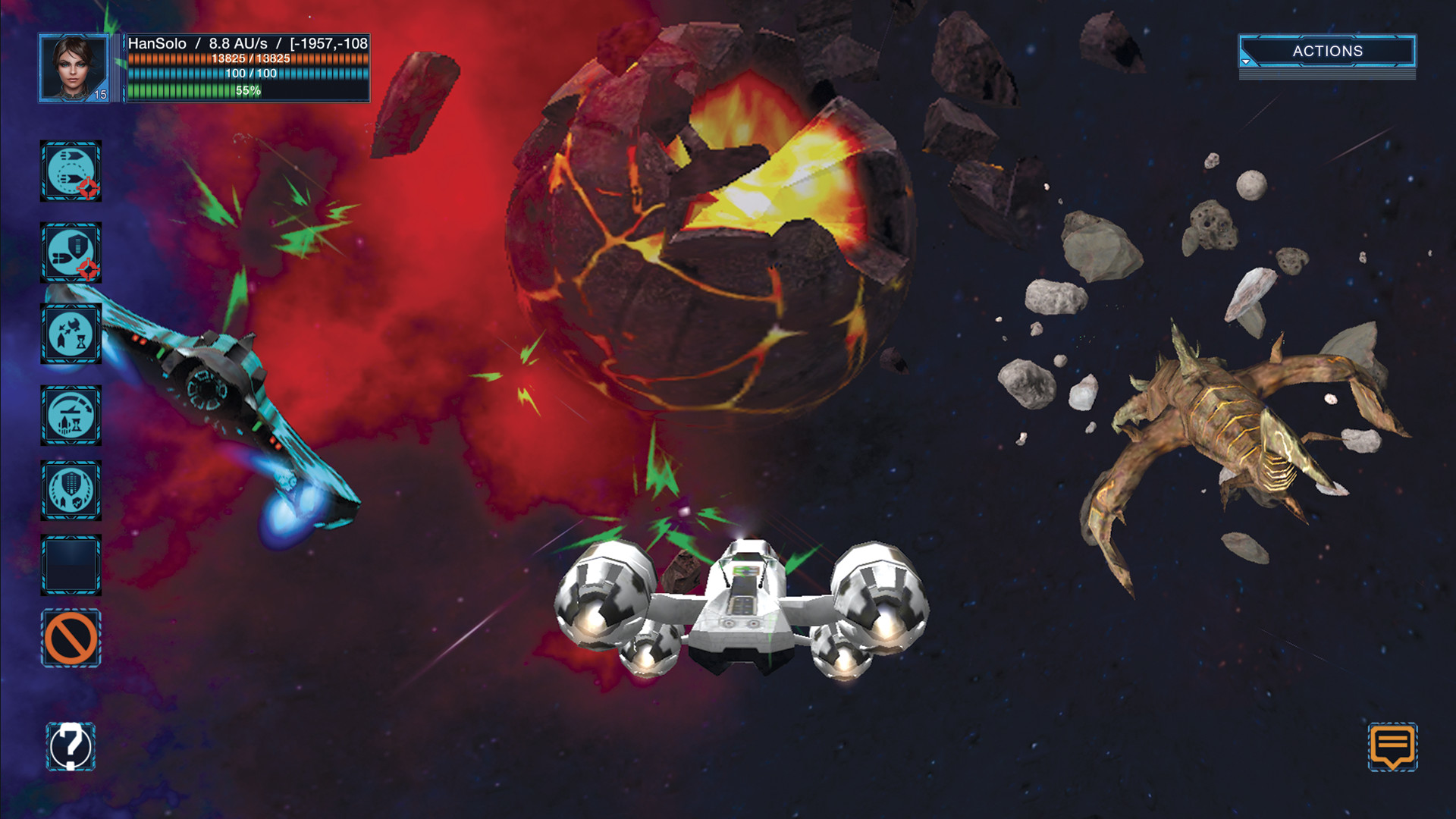Click the hull defense ability icon
The image size is (1456, 819).
tap(72, 490)
